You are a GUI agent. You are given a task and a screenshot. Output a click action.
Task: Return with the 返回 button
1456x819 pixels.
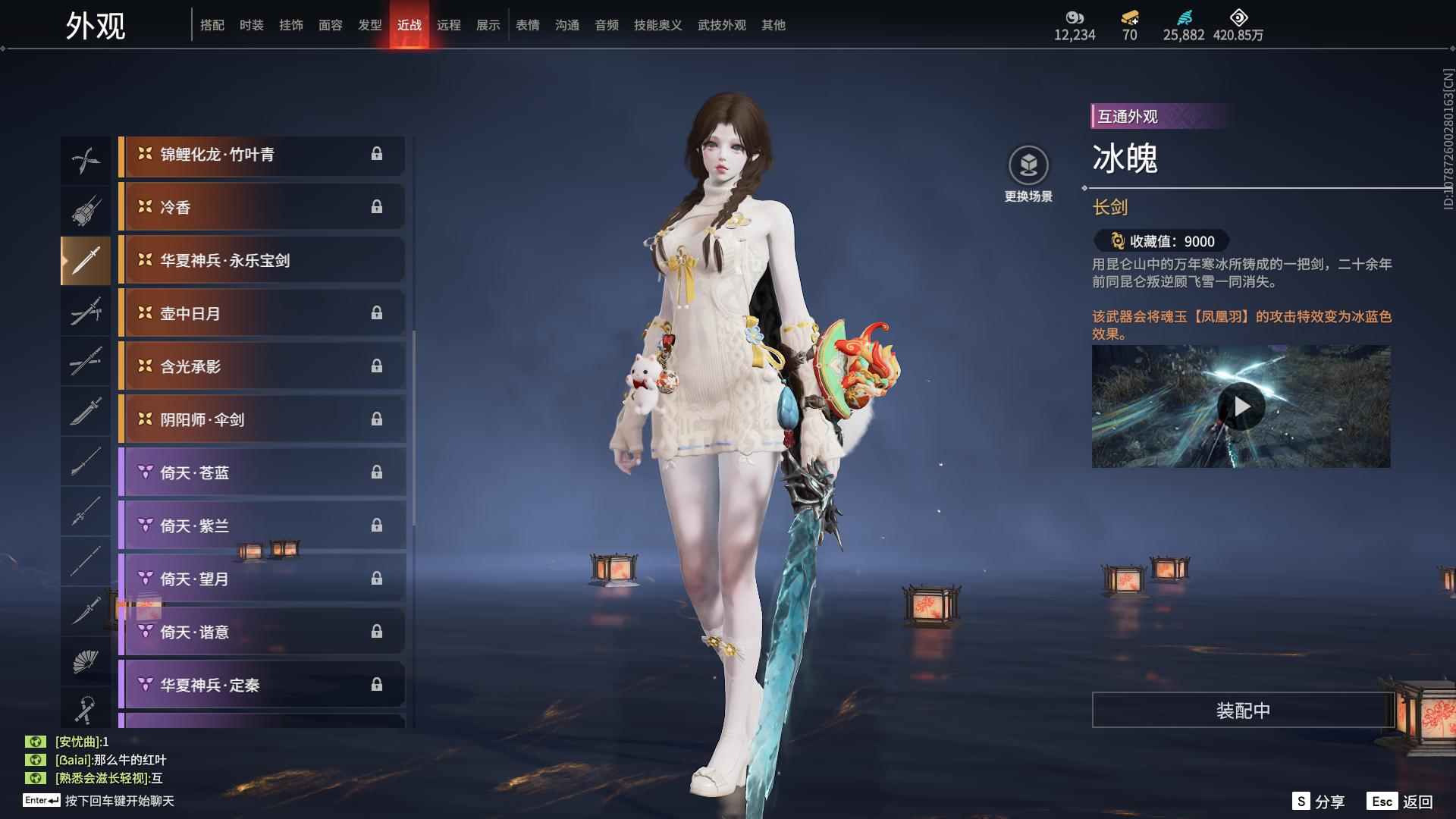tap(1401, 802)
